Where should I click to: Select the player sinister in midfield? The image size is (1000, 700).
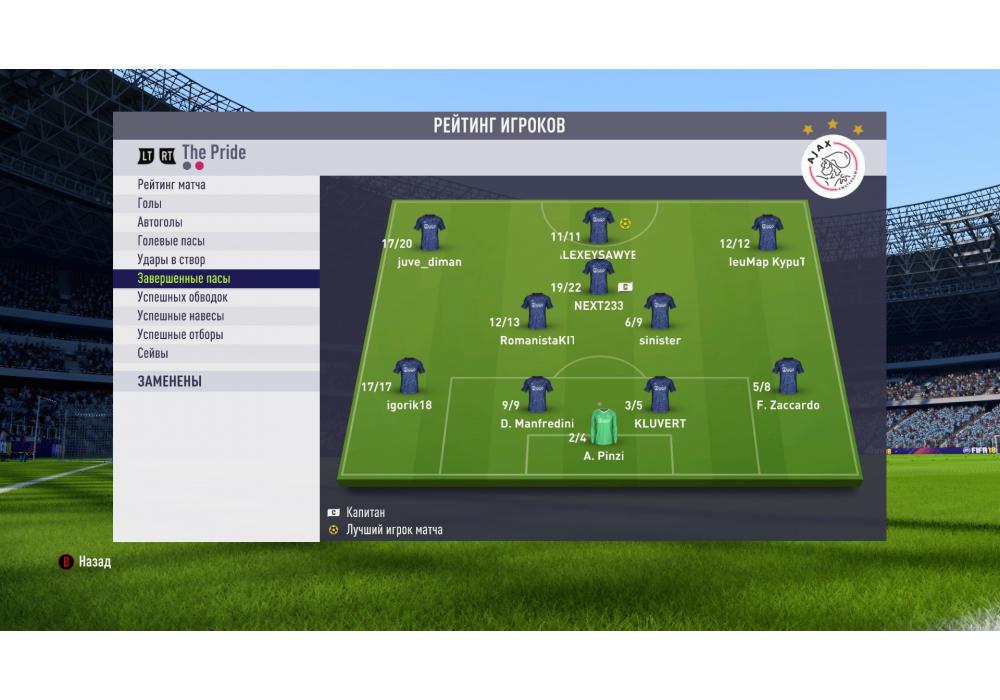pyautogui.click(x=659, y=311)
